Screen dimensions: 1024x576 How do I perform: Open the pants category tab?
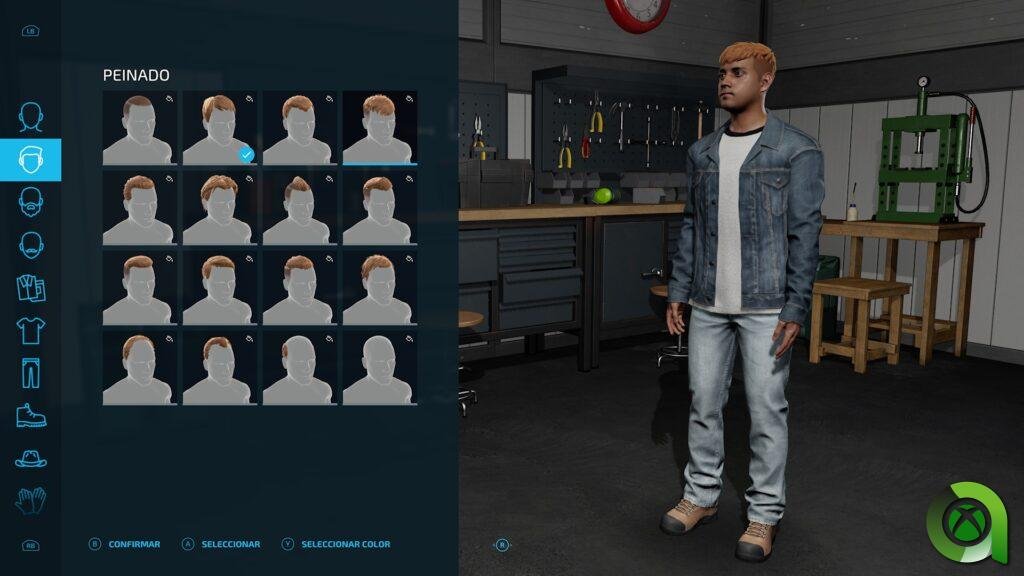31,372
